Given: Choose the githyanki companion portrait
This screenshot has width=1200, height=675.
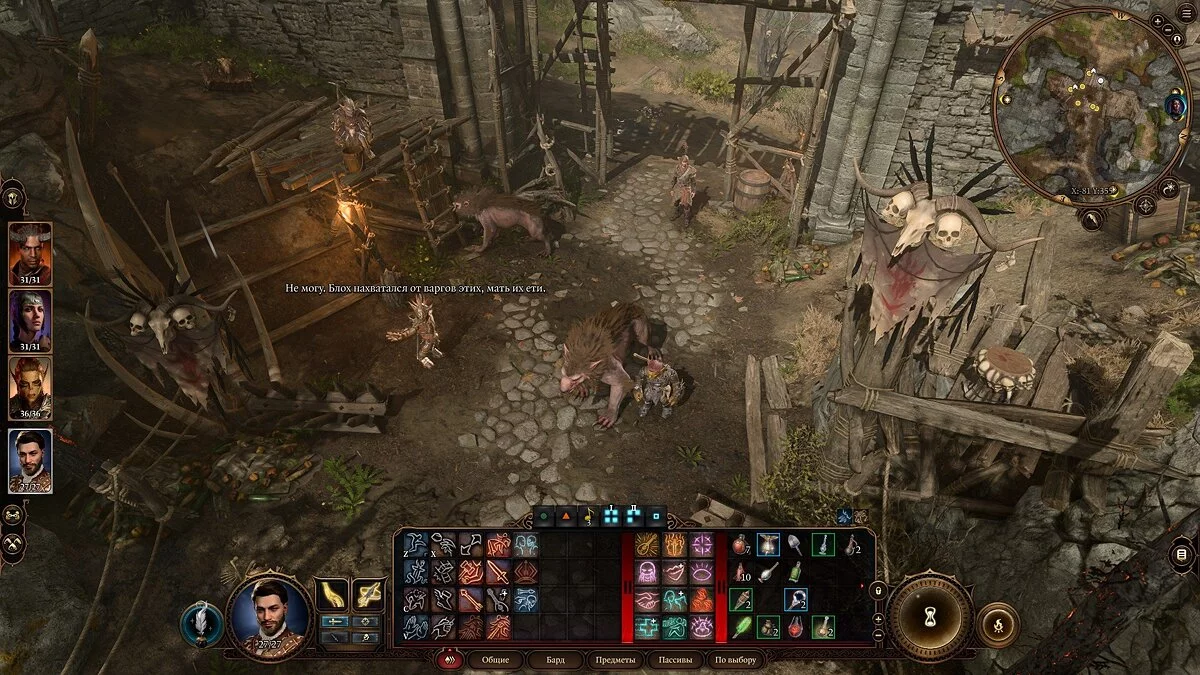Looking at the screenshot, I should pyautogui.click(x=30, y=388).
